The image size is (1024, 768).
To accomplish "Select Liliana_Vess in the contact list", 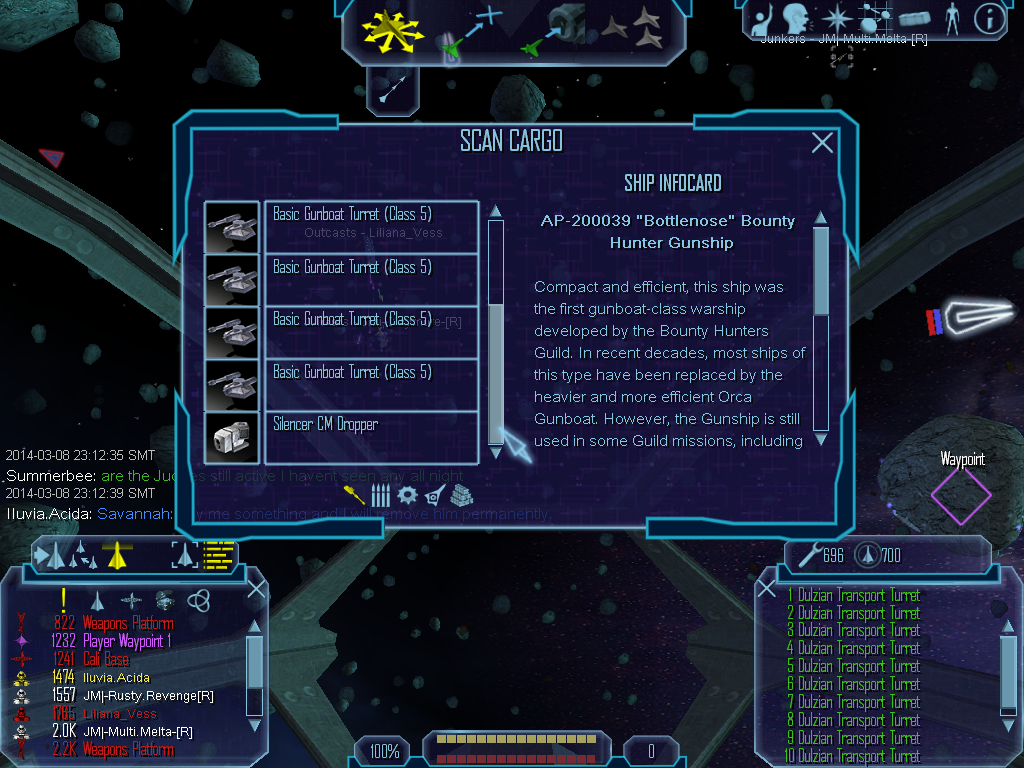I will click(x=119, y=713).
